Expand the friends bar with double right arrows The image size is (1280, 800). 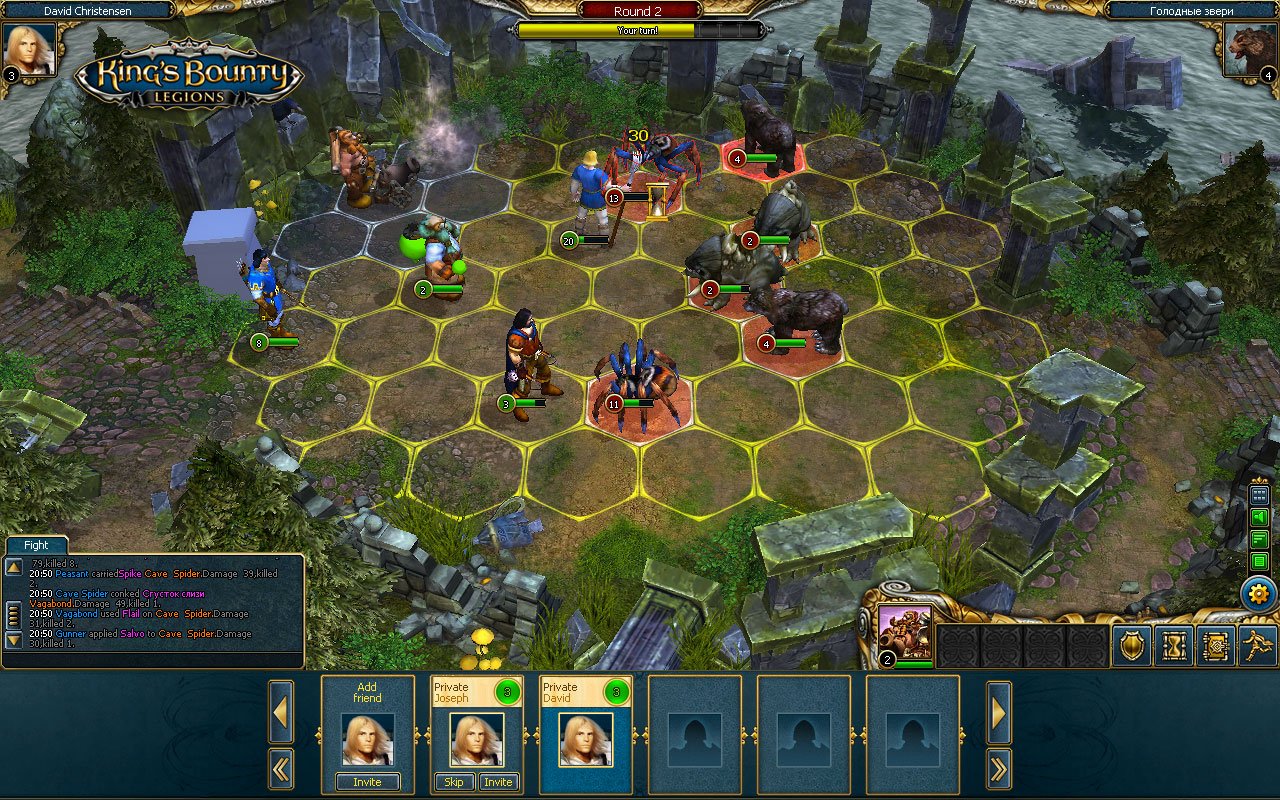[x=998, y=770]
